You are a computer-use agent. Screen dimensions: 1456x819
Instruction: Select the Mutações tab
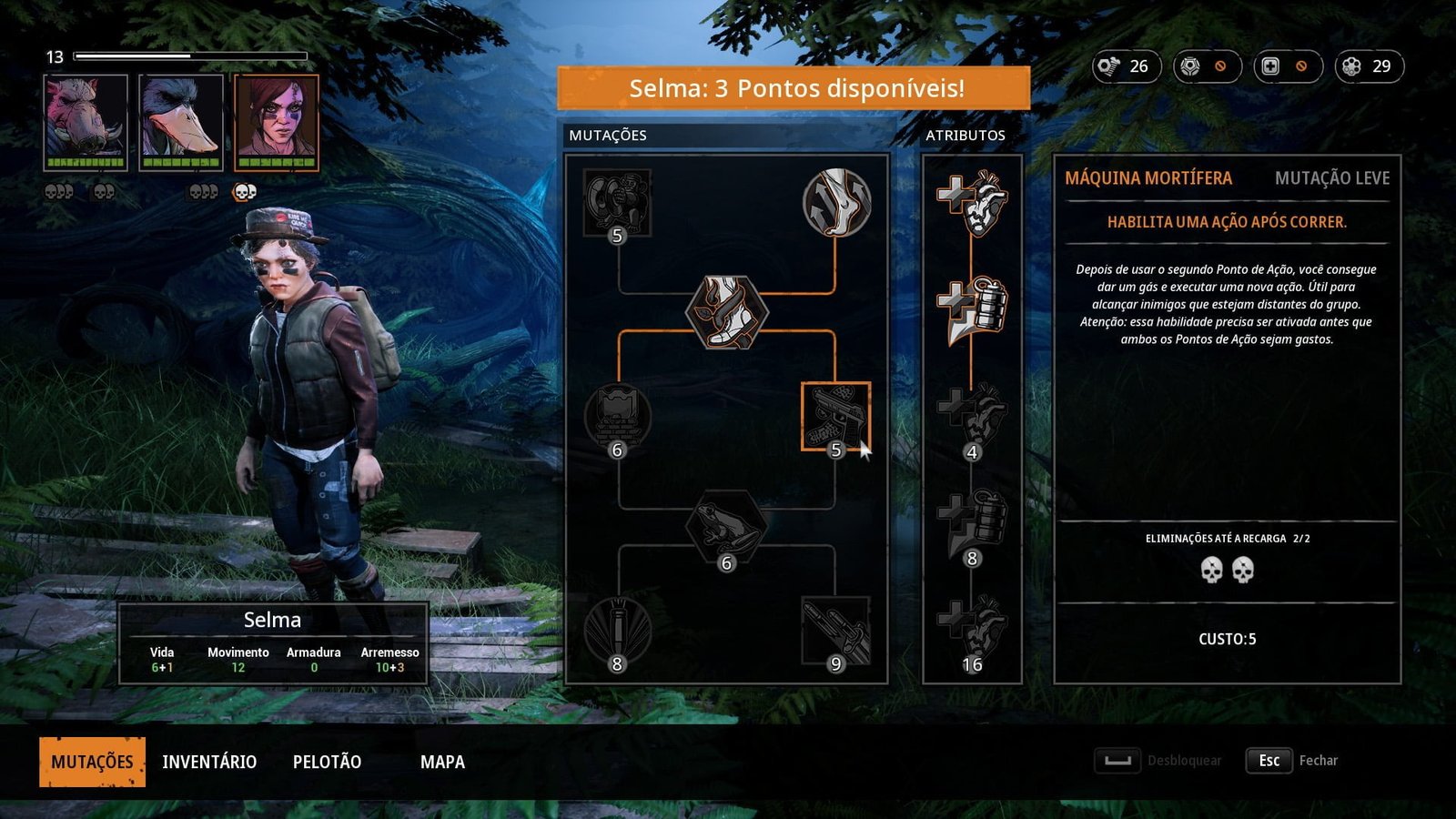click(92, 762)
